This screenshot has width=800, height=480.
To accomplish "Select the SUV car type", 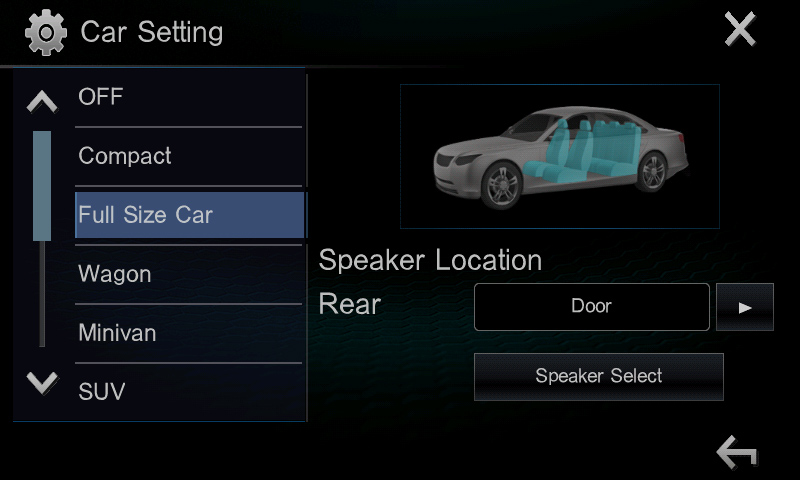I will pyautogui.click(x=188, y=391).
